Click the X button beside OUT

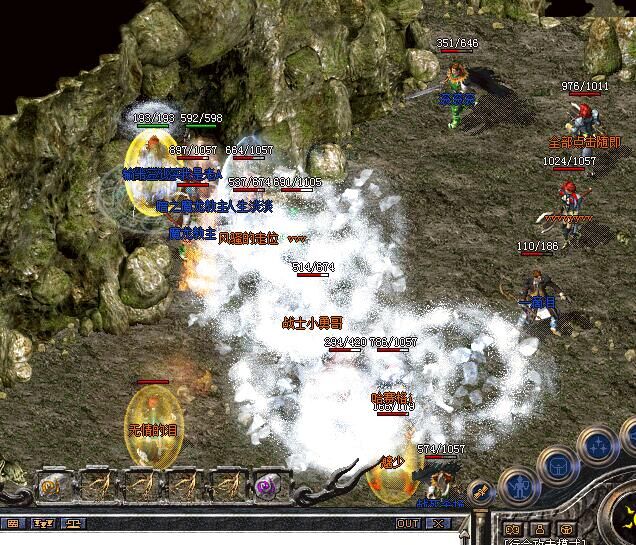(x=438, y=523)
